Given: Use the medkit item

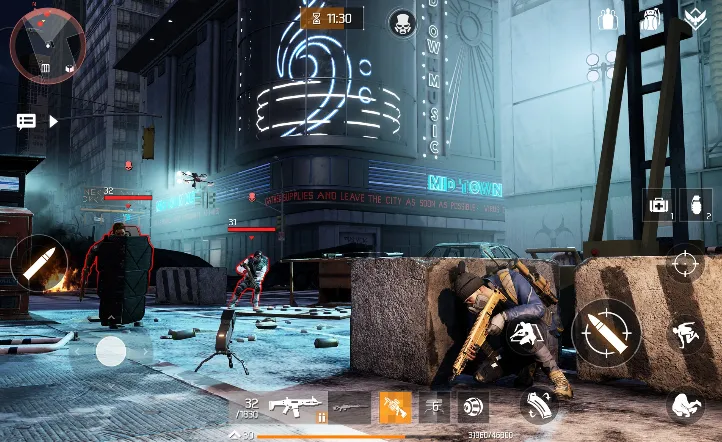Looking at the screenshot, I should (x=659, y=206).
